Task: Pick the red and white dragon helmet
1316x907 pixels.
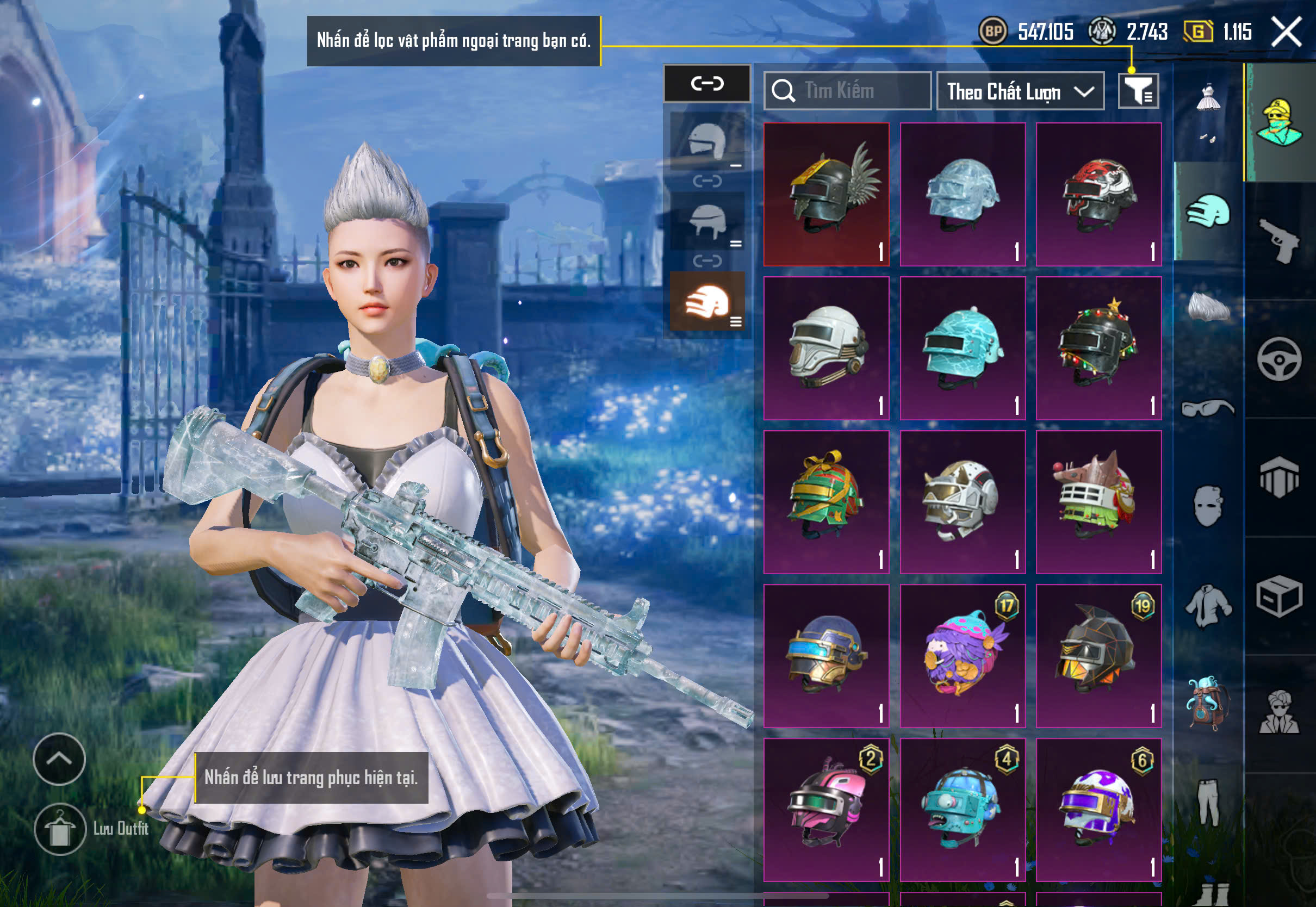Action: pyautogui.click(x=1098, y=194)
